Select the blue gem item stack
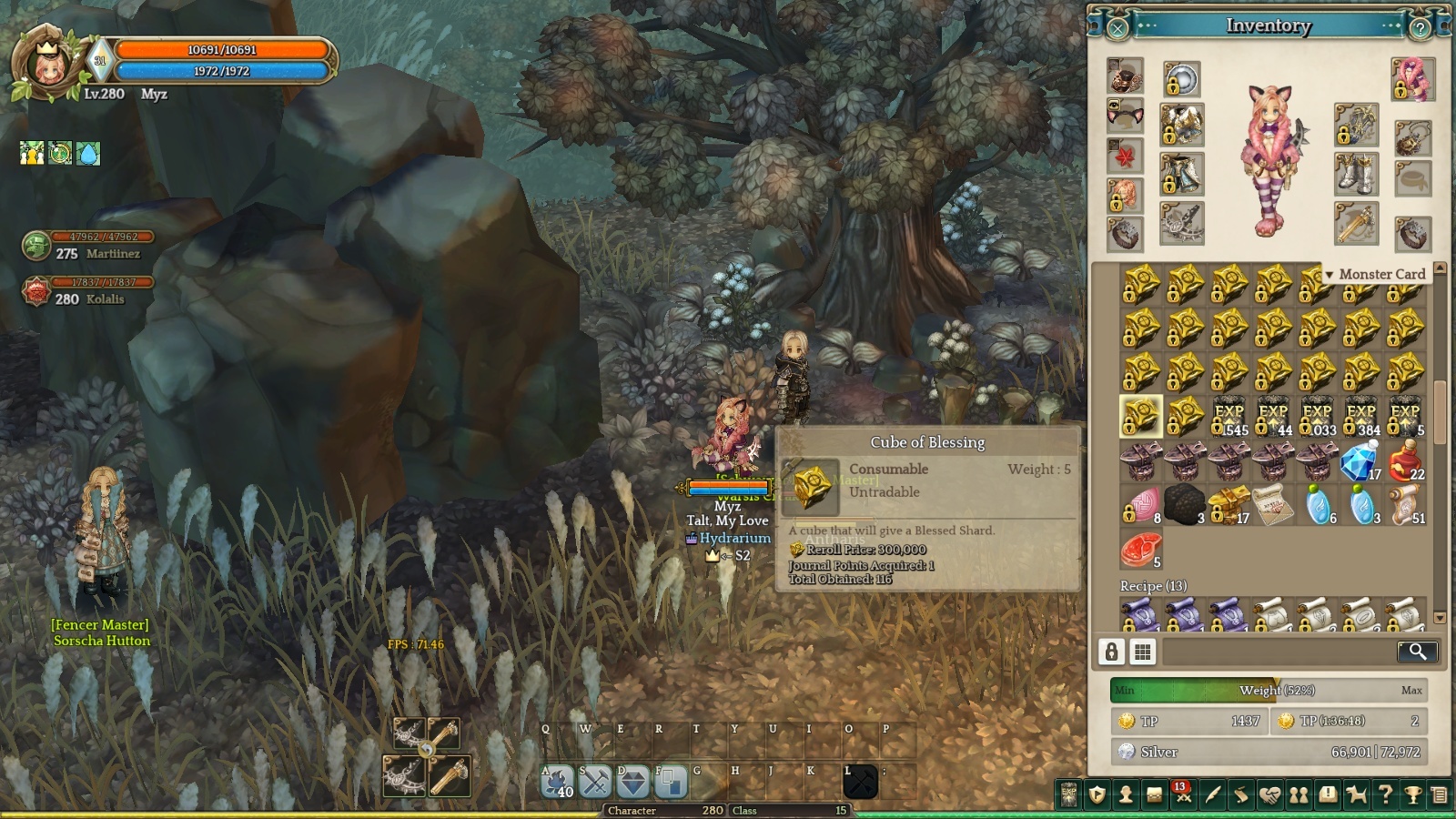 [x=1360, y=461]
